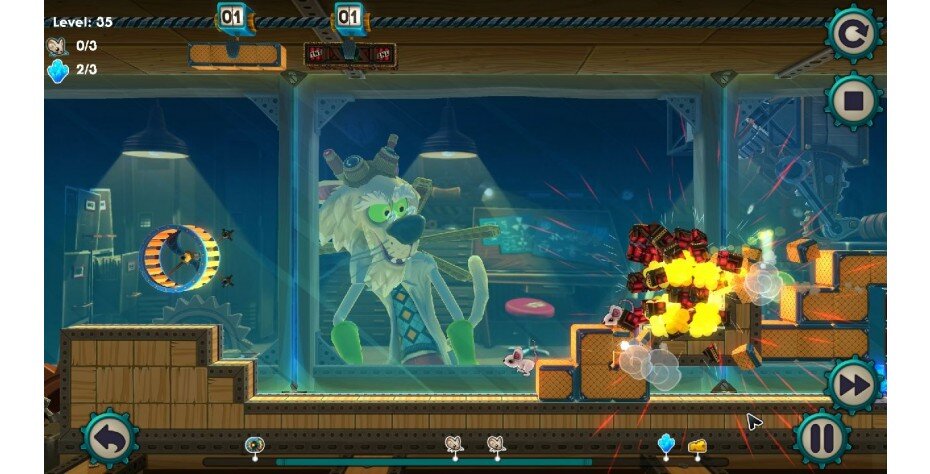Click the hamster wheel marker on the timeline
This screenshot has width=930, height=474.
point(254,444)
